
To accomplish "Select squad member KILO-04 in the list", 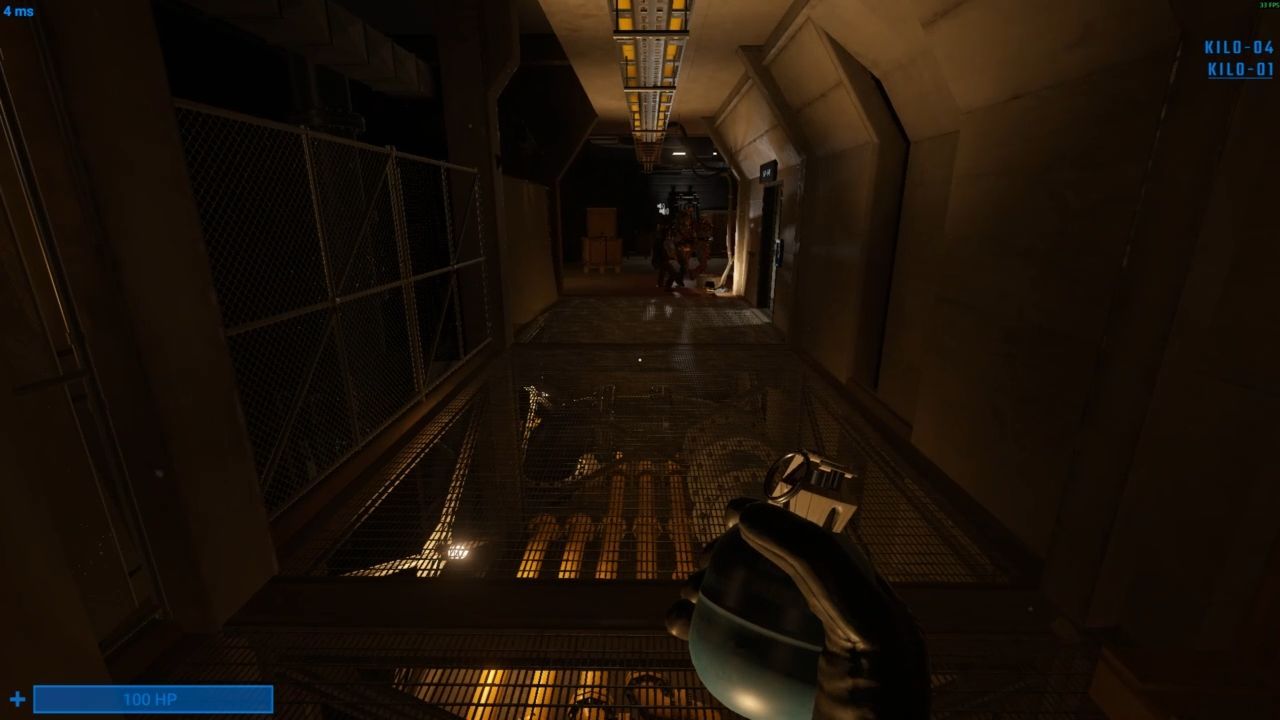I will pyautogui.click(x=1239, y=48).
